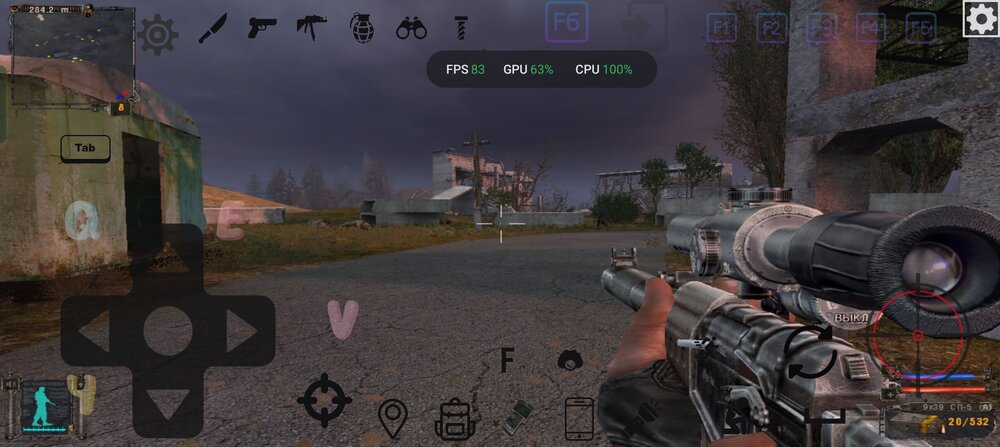Open the map pin icon
The width and height of the screenshot is (1000, 447).
pos(392,417)
